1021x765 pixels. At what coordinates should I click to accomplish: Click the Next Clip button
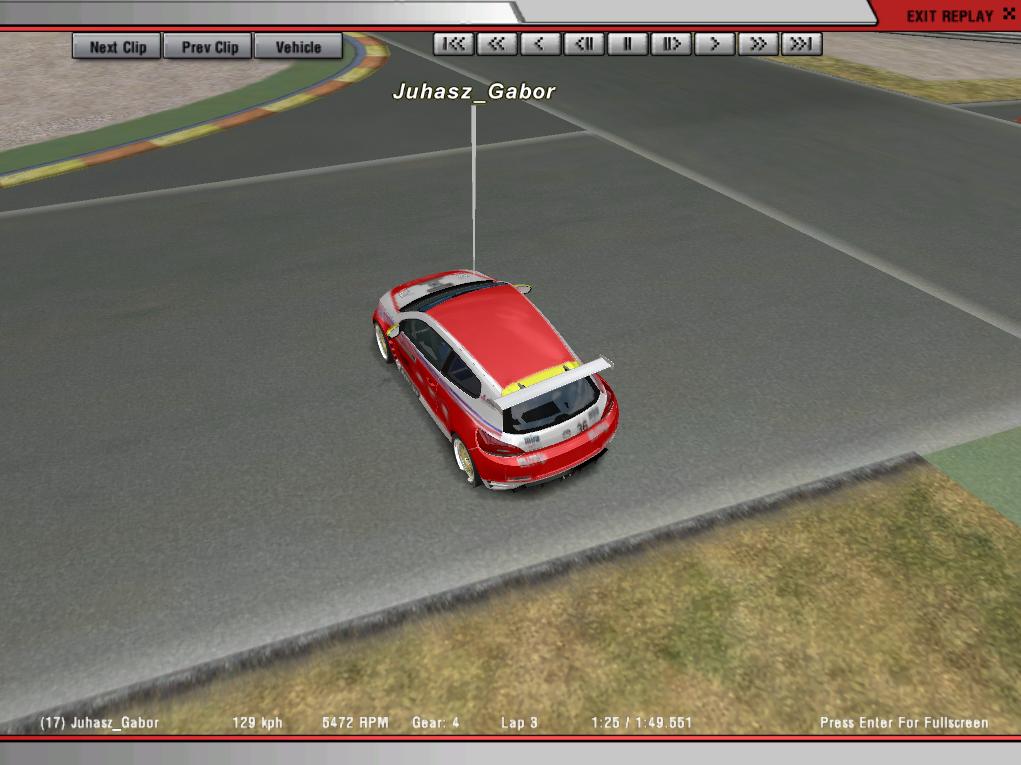tap(117, 47)
